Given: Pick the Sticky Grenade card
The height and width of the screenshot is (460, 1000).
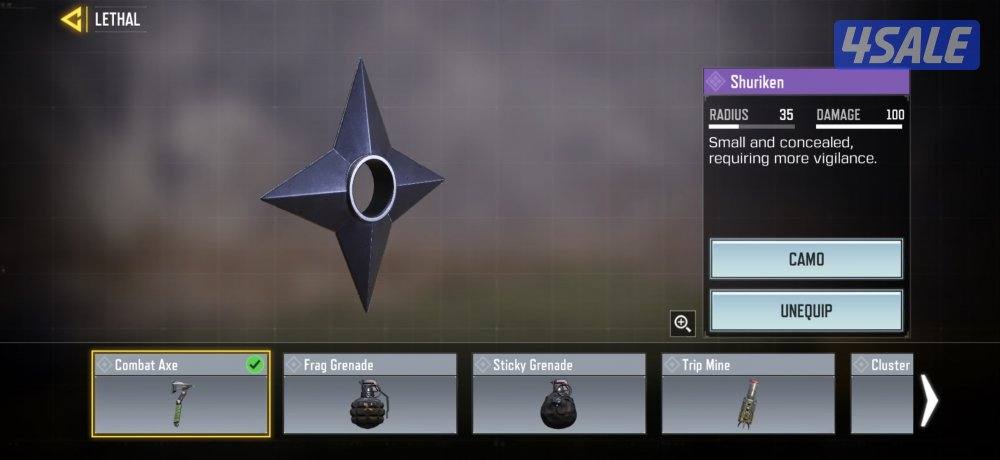Looking at the screenshot, I should pyautogui.click(x=559, y=394).
